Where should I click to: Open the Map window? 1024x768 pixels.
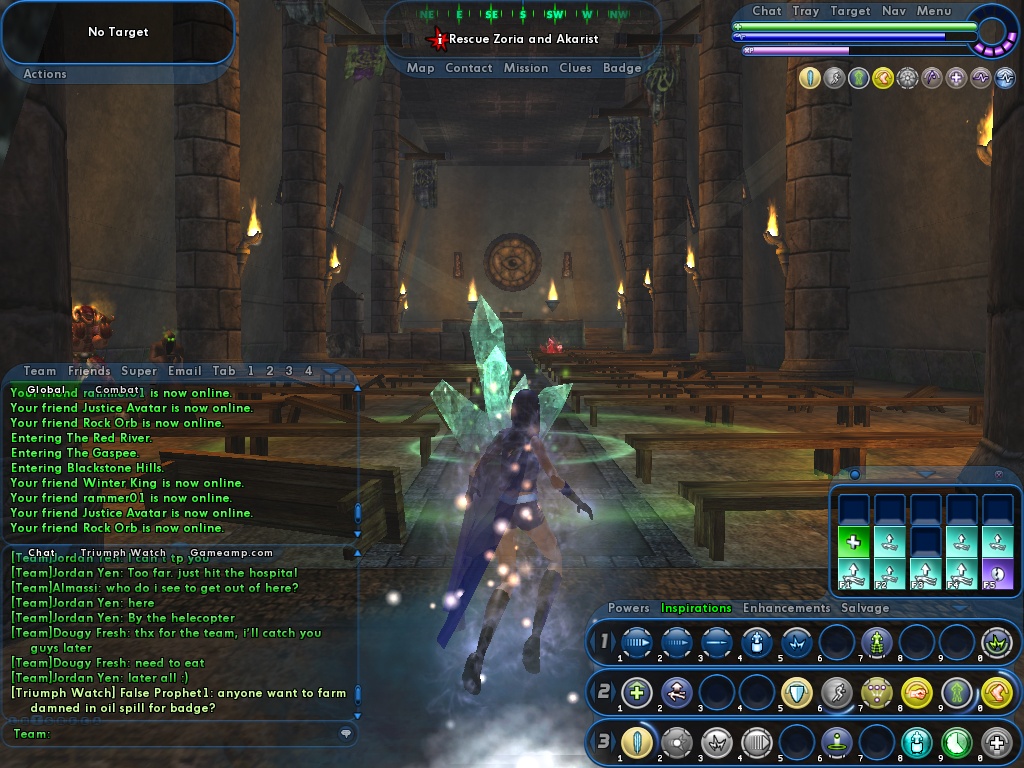pos(420,68)
